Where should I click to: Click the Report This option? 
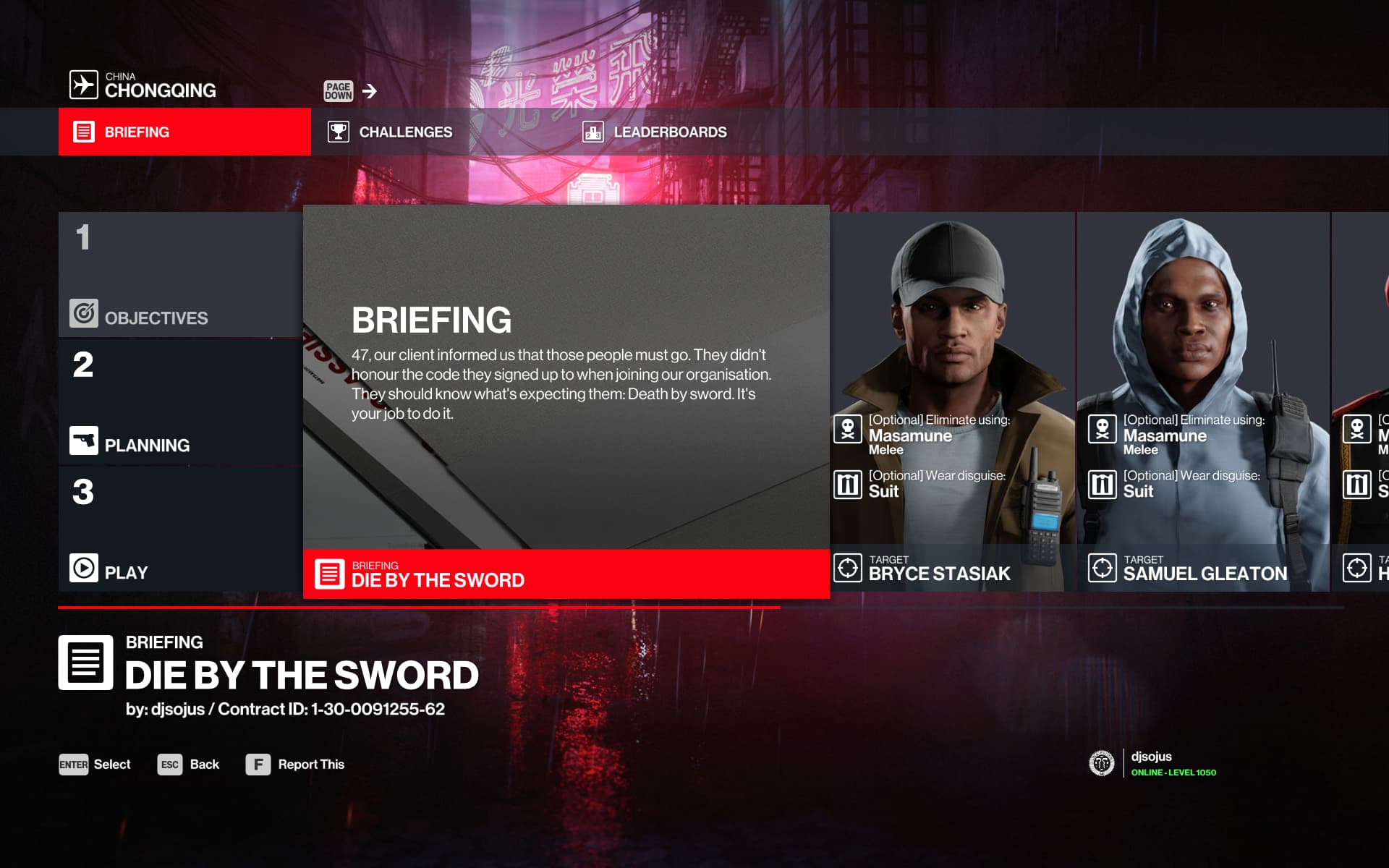click(x=295, y=765)
